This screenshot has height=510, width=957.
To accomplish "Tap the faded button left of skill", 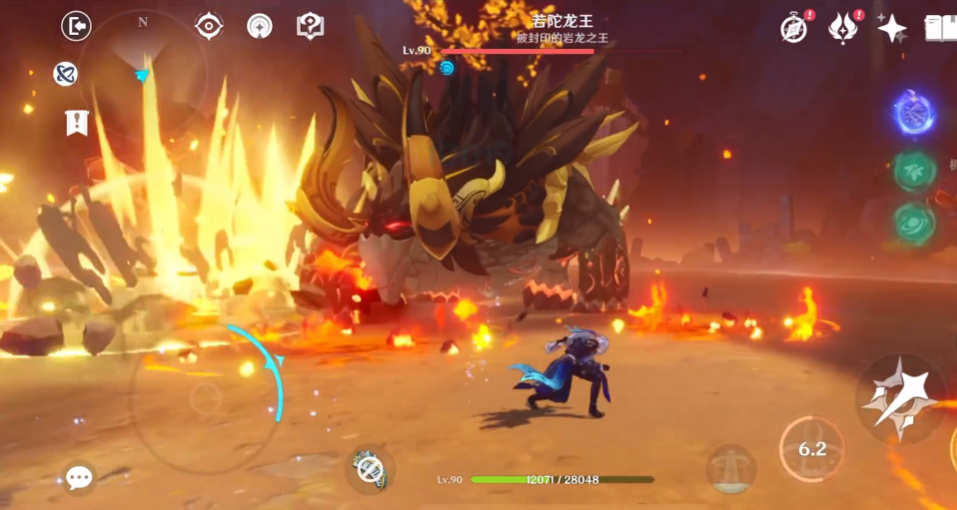I will click(x=730, y=468).
